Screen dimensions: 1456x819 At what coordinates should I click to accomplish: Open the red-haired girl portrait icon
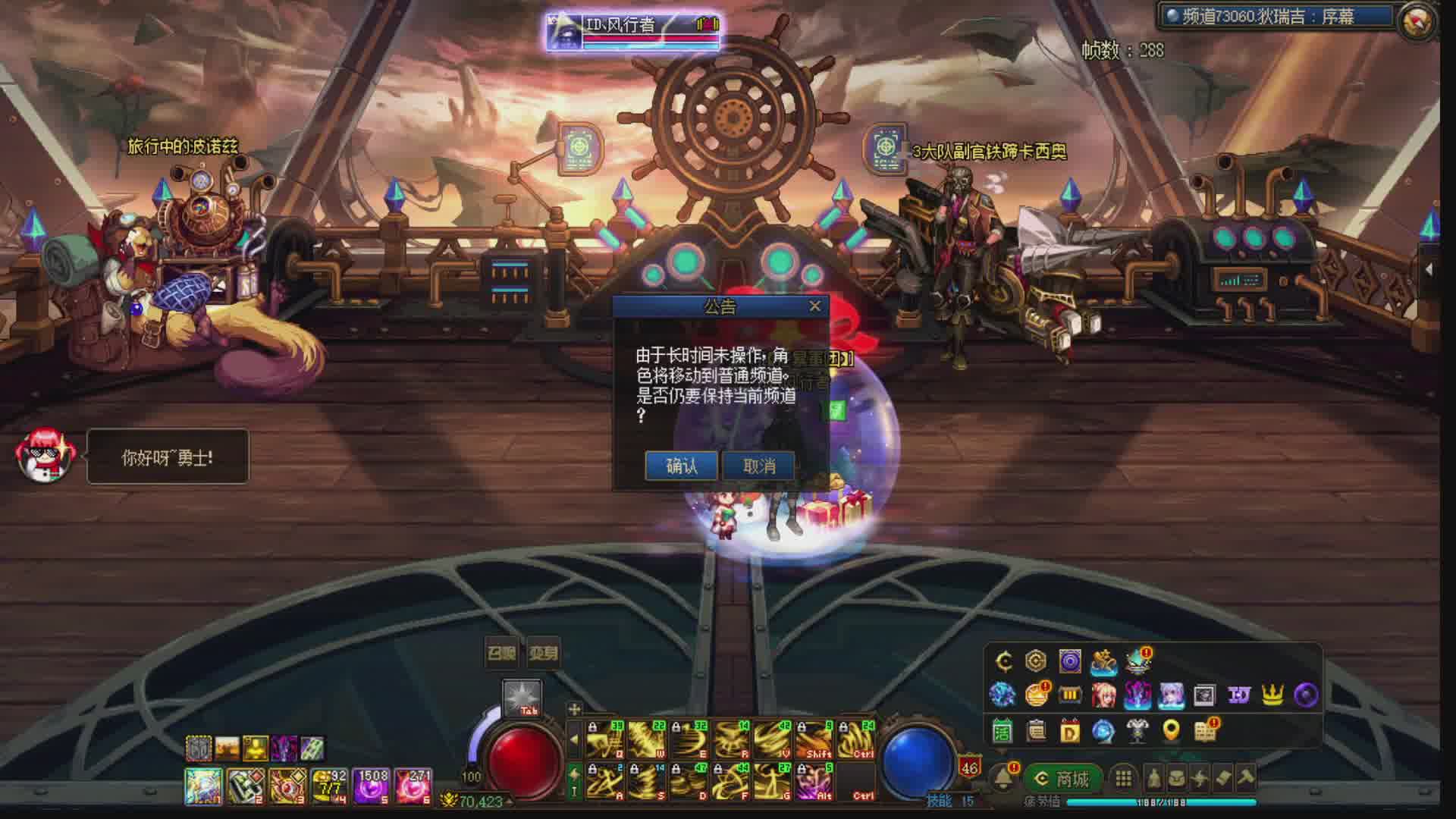(1103, 694)
